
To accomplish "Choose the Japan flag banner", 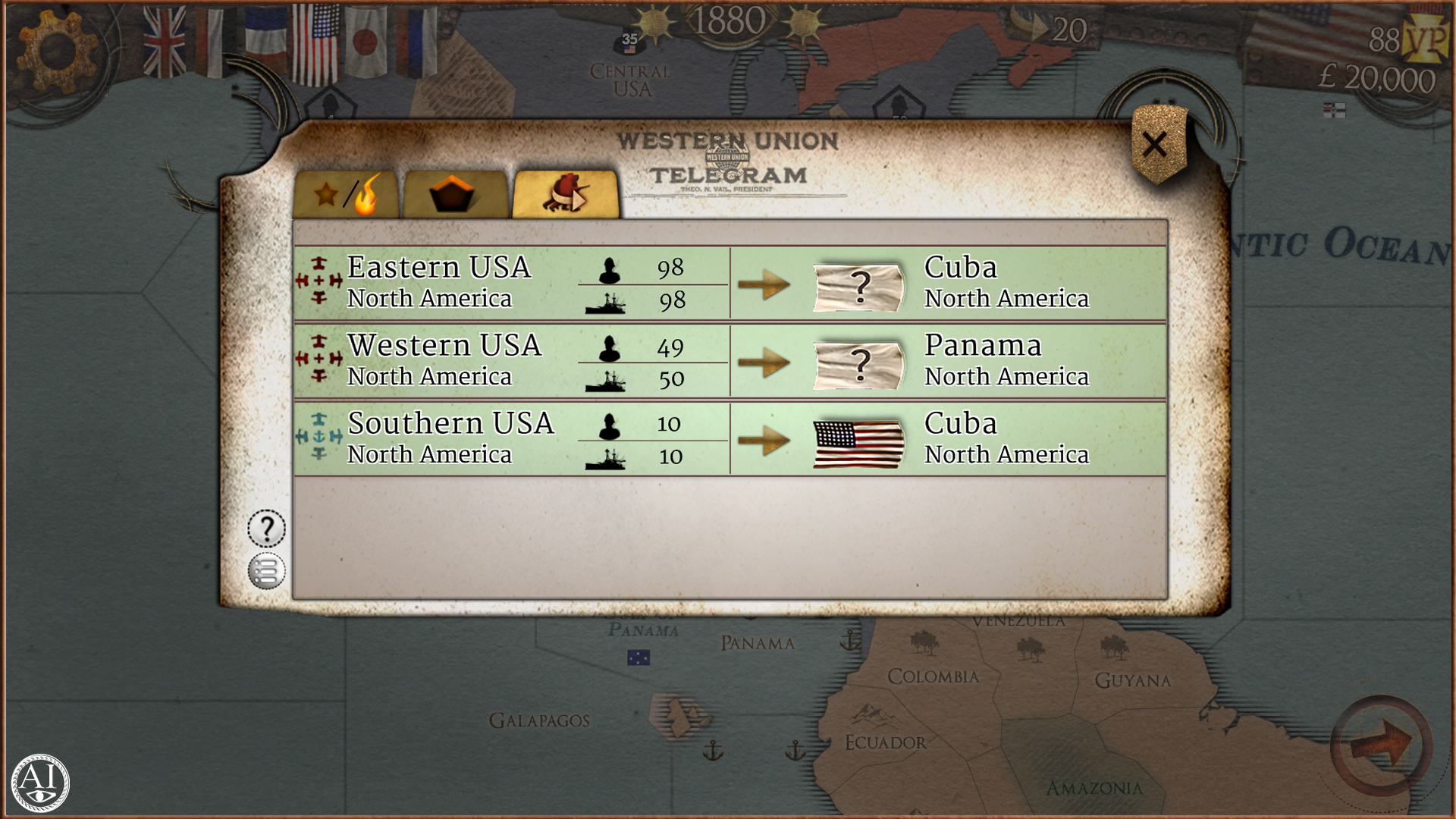I will (x=366, y=42).
